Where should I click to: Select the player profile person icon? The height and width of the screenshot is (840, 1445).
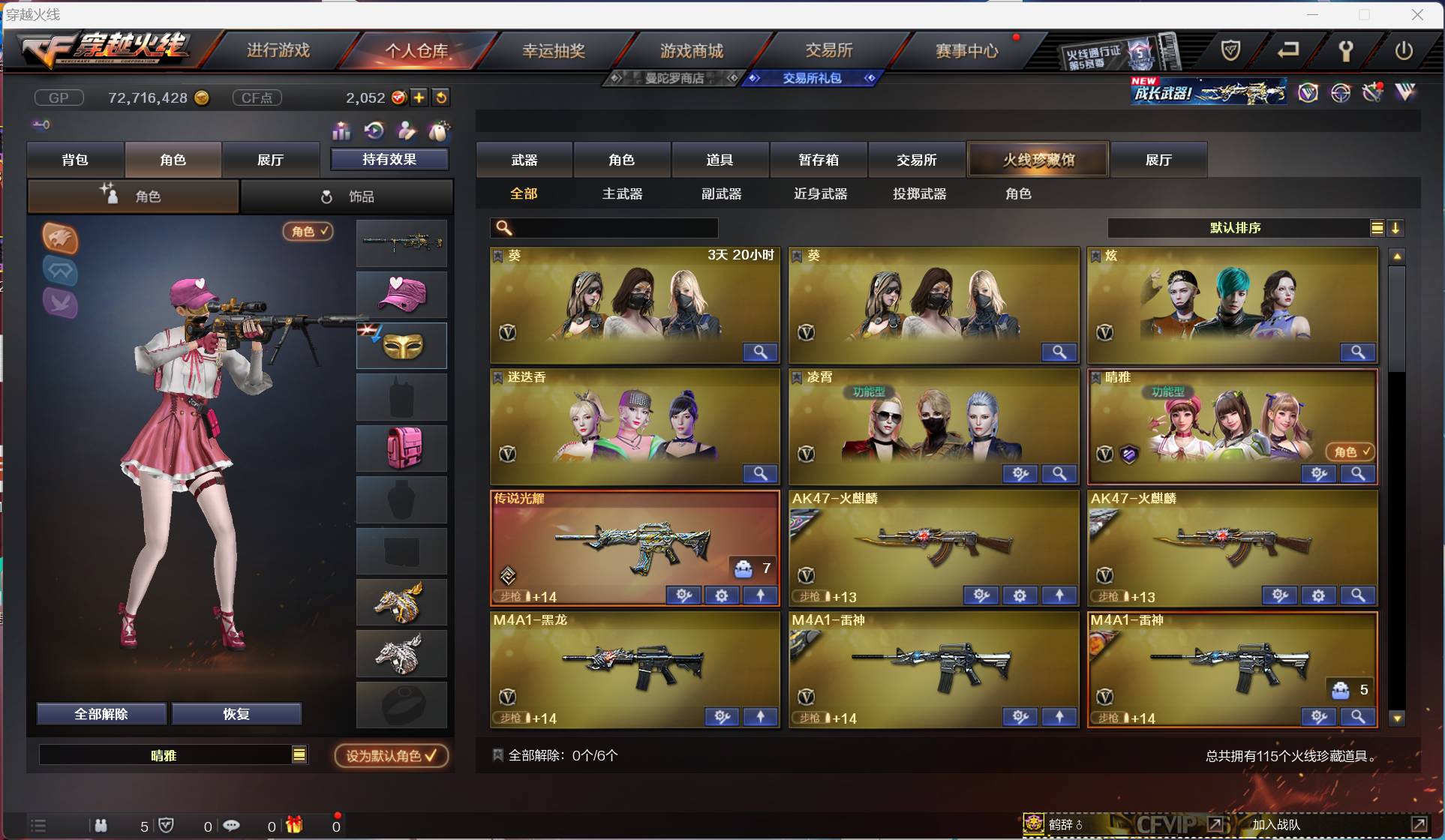click(x=406, y=131)
